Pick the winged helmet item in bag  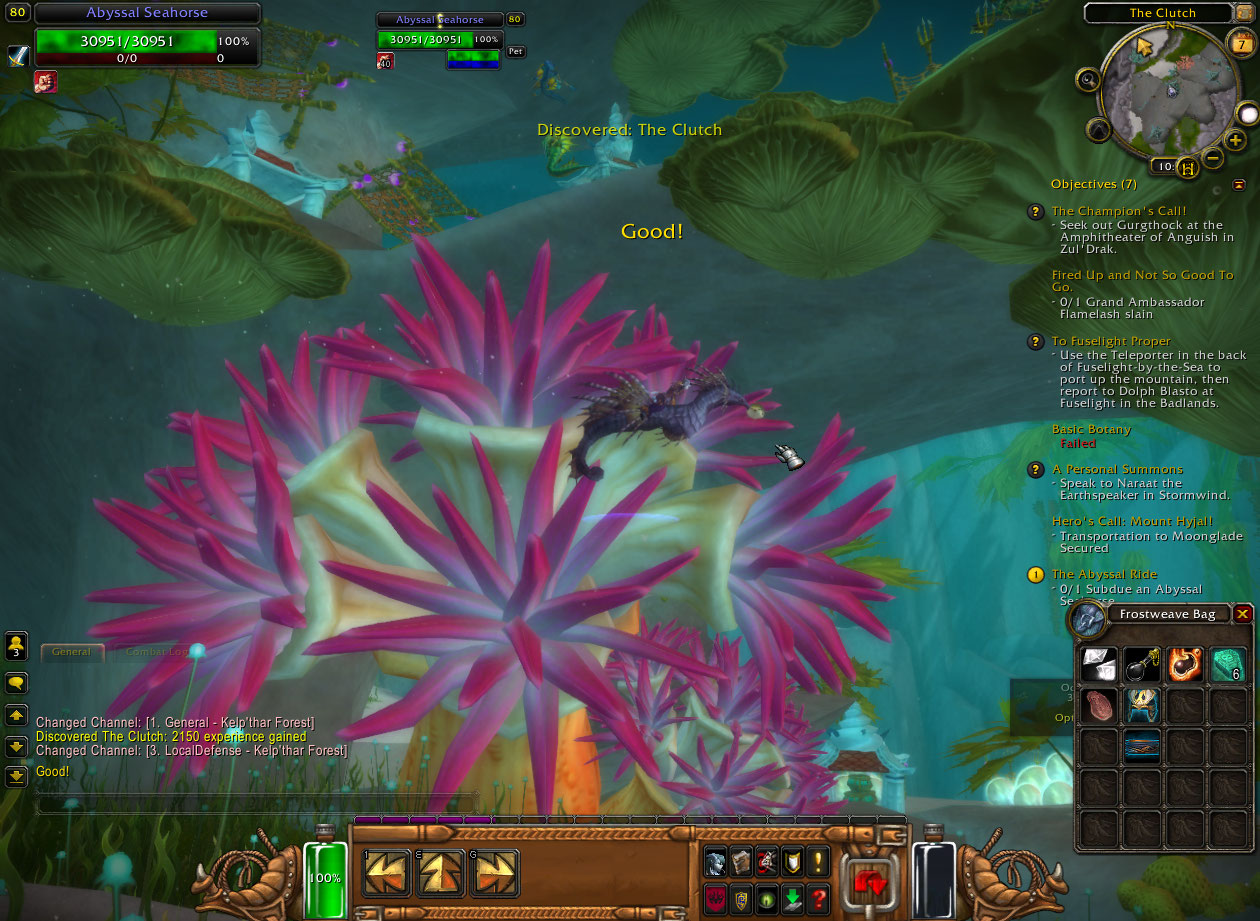(x=1142, y=705)
